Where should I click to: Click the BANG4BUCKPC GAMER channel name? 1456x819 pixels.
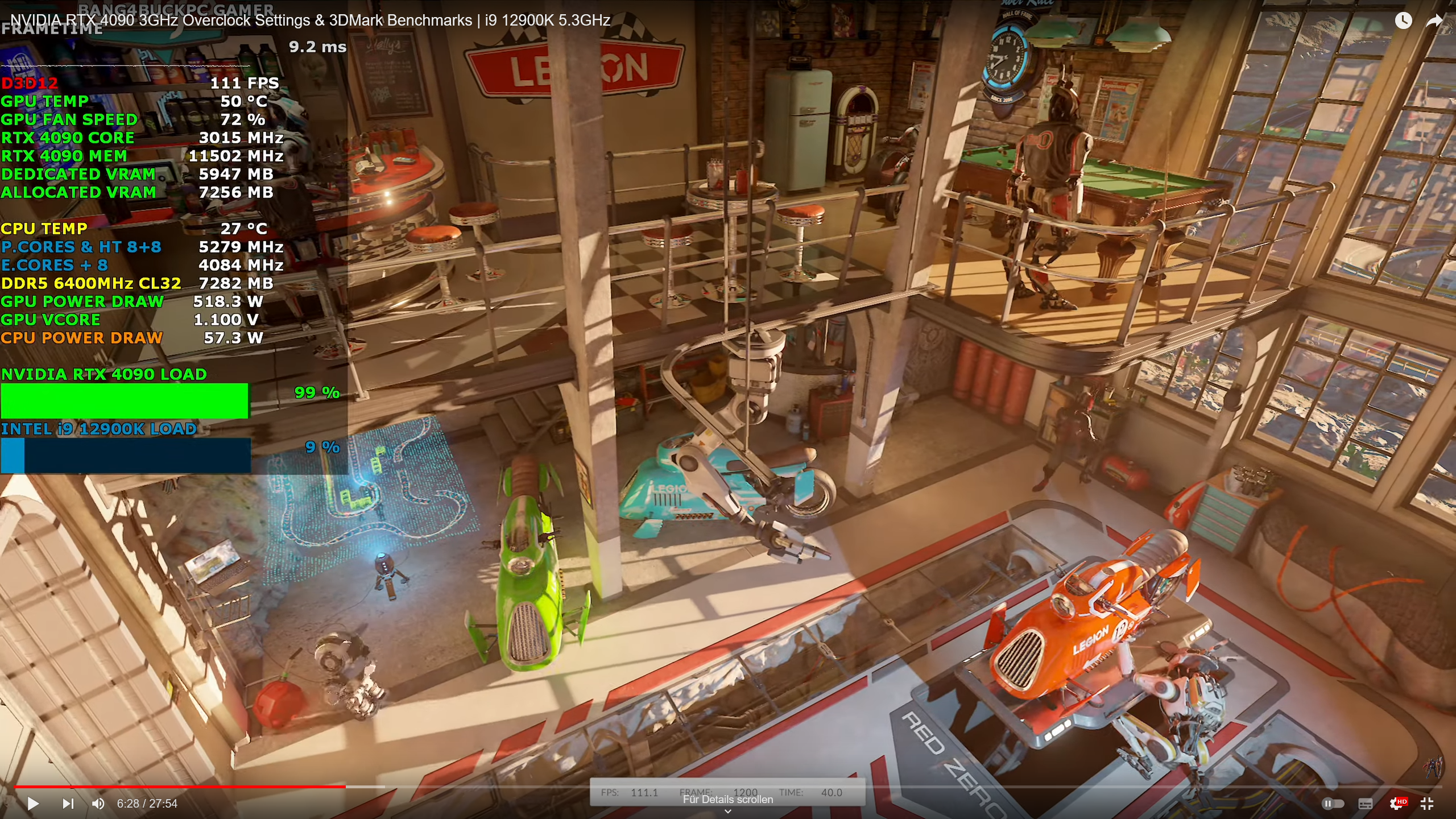click(x=176, y=10)
